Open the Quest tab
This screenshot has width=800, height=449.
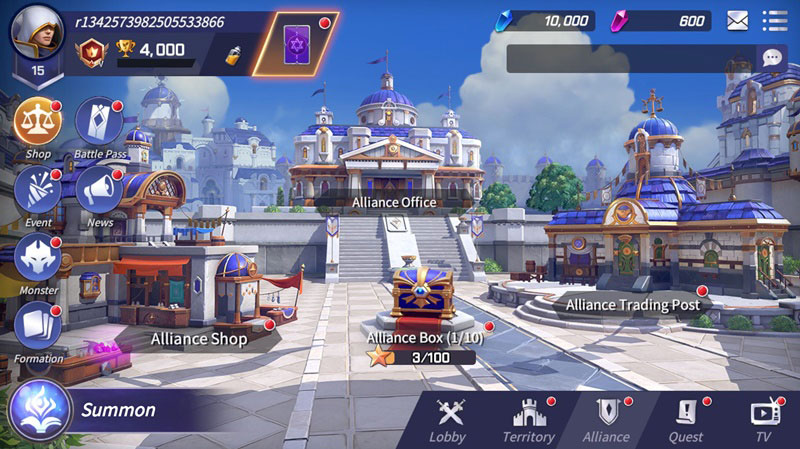coord(686,420)
